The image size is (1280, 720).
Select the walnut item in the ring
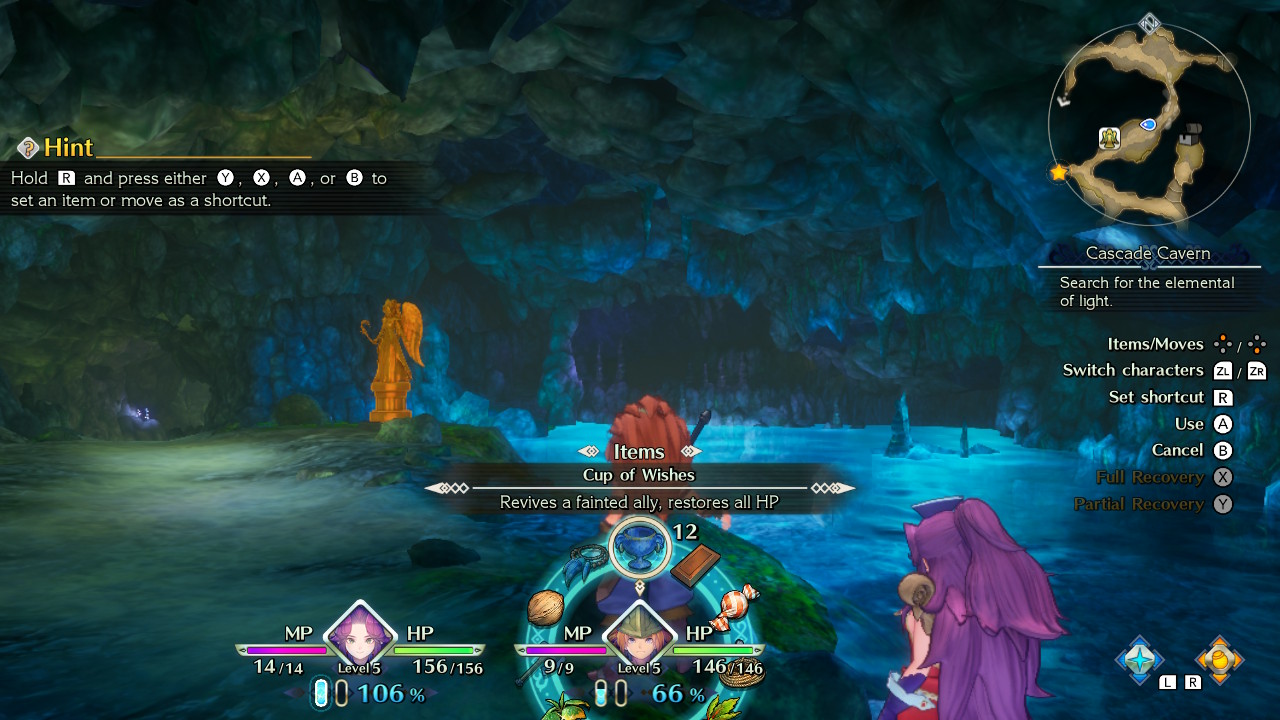click(545, 607)
